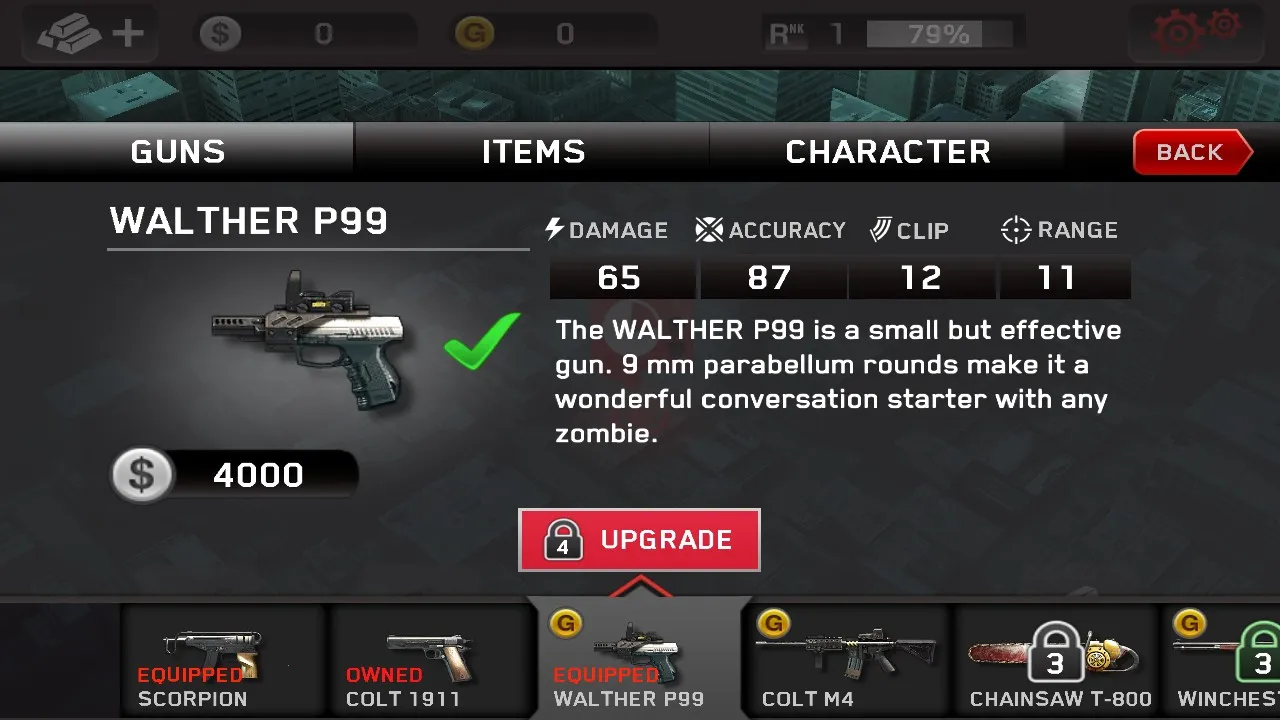
Task: Open the CHARACTER tab
Action: pyautogui.click(x=888, y=151)
